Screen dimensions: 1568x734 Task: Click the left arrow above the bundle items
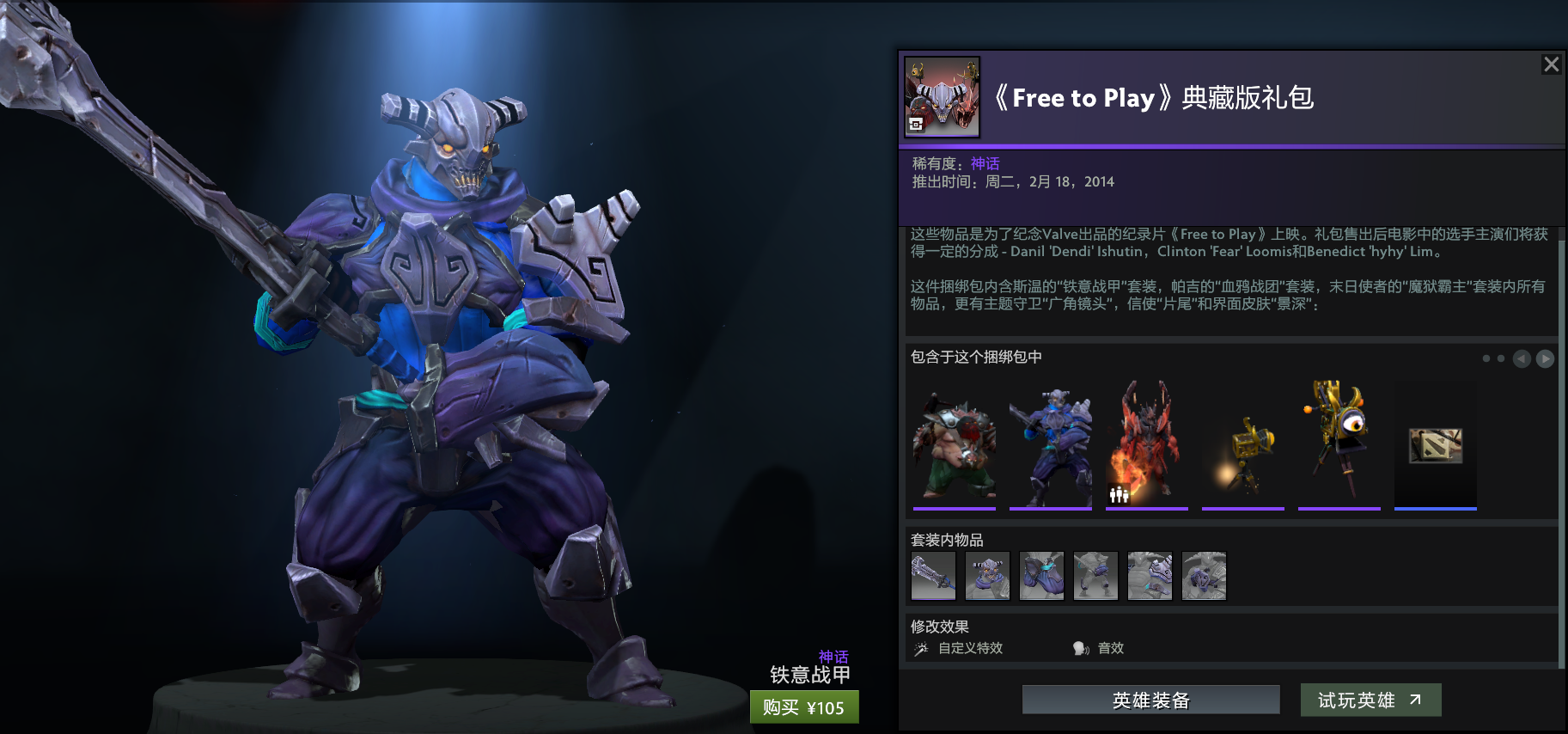[x=1522, y=358]
